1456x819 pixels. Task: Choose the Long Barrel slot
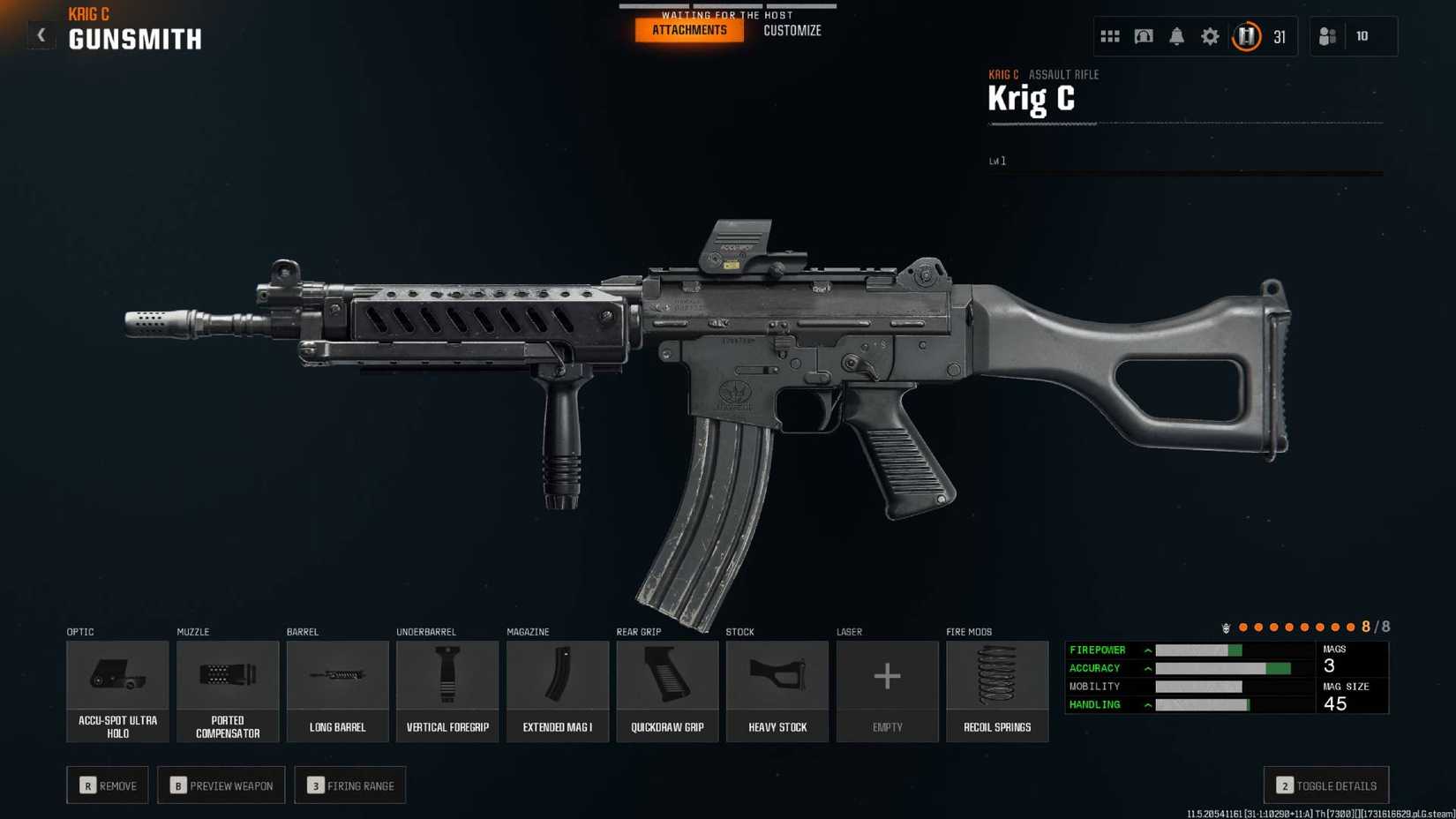coord(337,691)
